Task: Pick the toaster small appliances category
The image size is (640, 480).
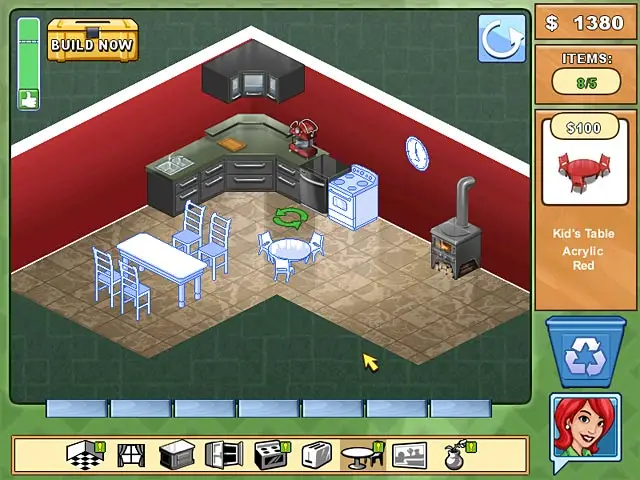Action: pyautogui.click(x=316, y=455)
